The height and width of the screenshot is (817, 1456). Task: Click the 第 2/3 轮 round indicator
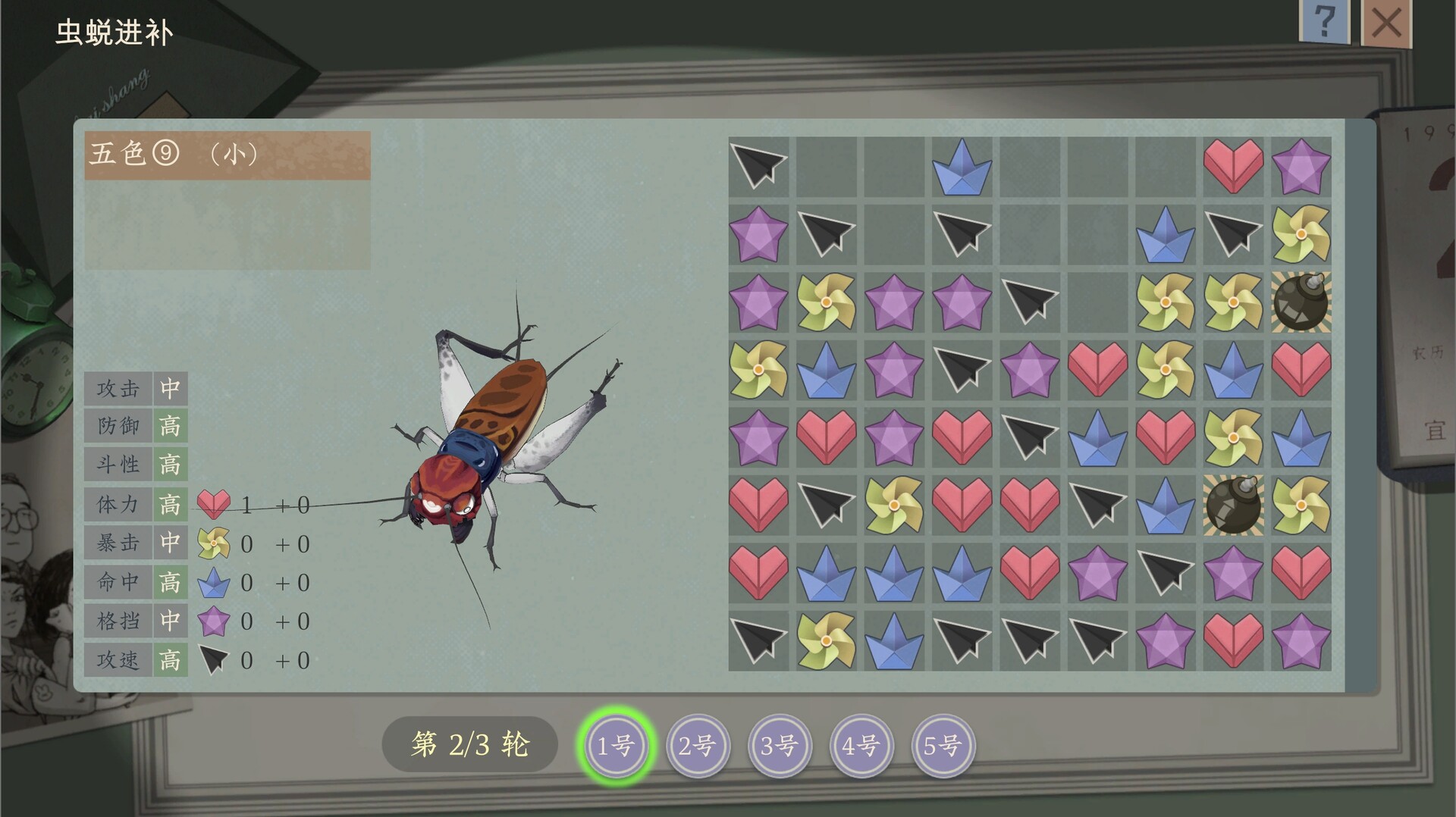pos(469,744)
